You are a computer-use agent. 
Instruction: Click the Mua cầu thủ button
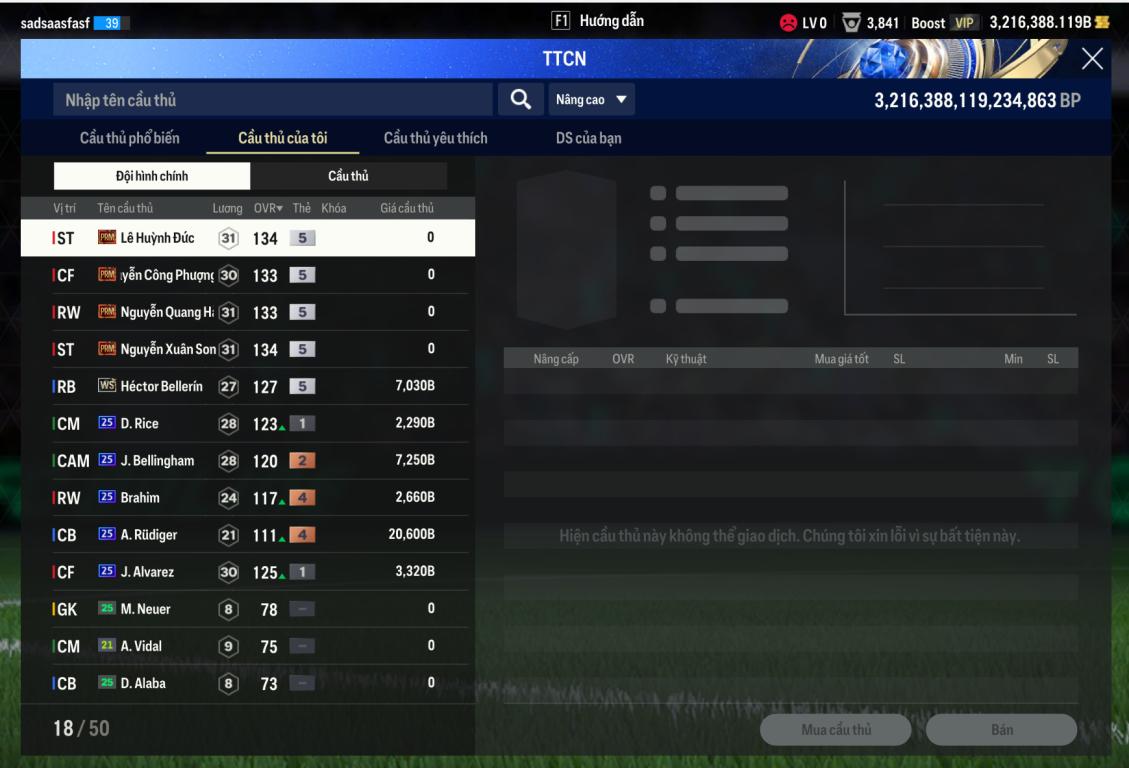835,730
